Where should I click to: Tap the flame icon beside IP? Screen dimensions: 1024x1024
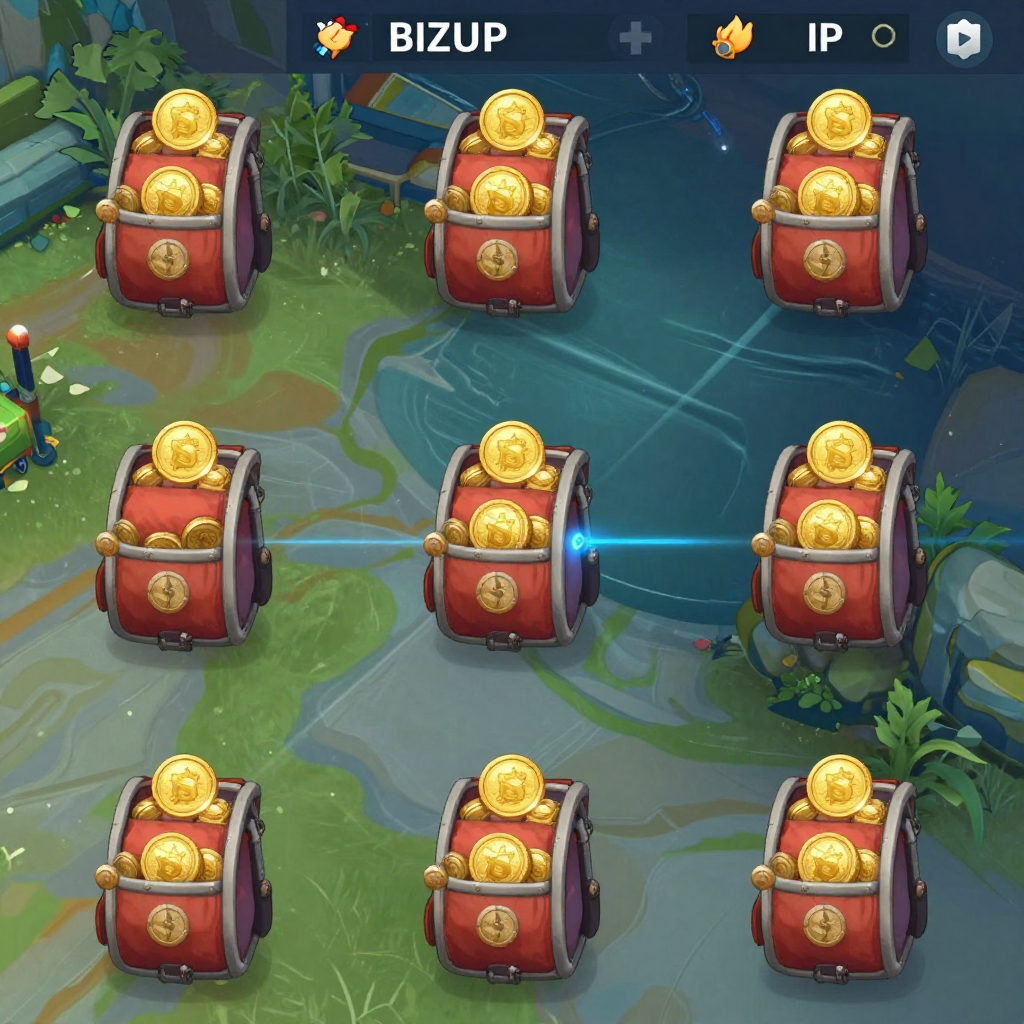tap(732, 38)
